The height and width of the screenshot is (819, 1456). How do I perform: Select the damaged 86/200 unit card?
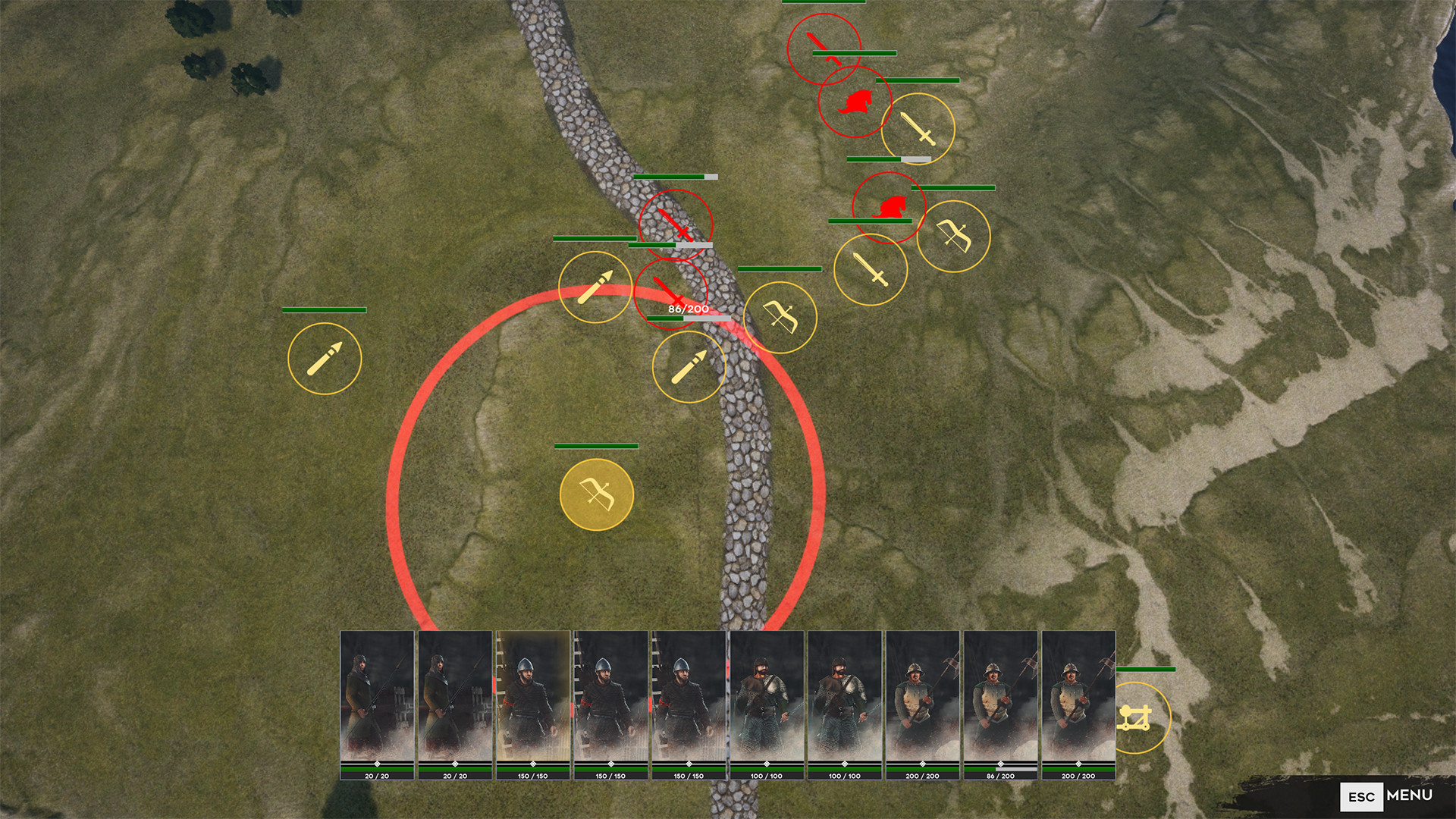(x=1000, y=704)
